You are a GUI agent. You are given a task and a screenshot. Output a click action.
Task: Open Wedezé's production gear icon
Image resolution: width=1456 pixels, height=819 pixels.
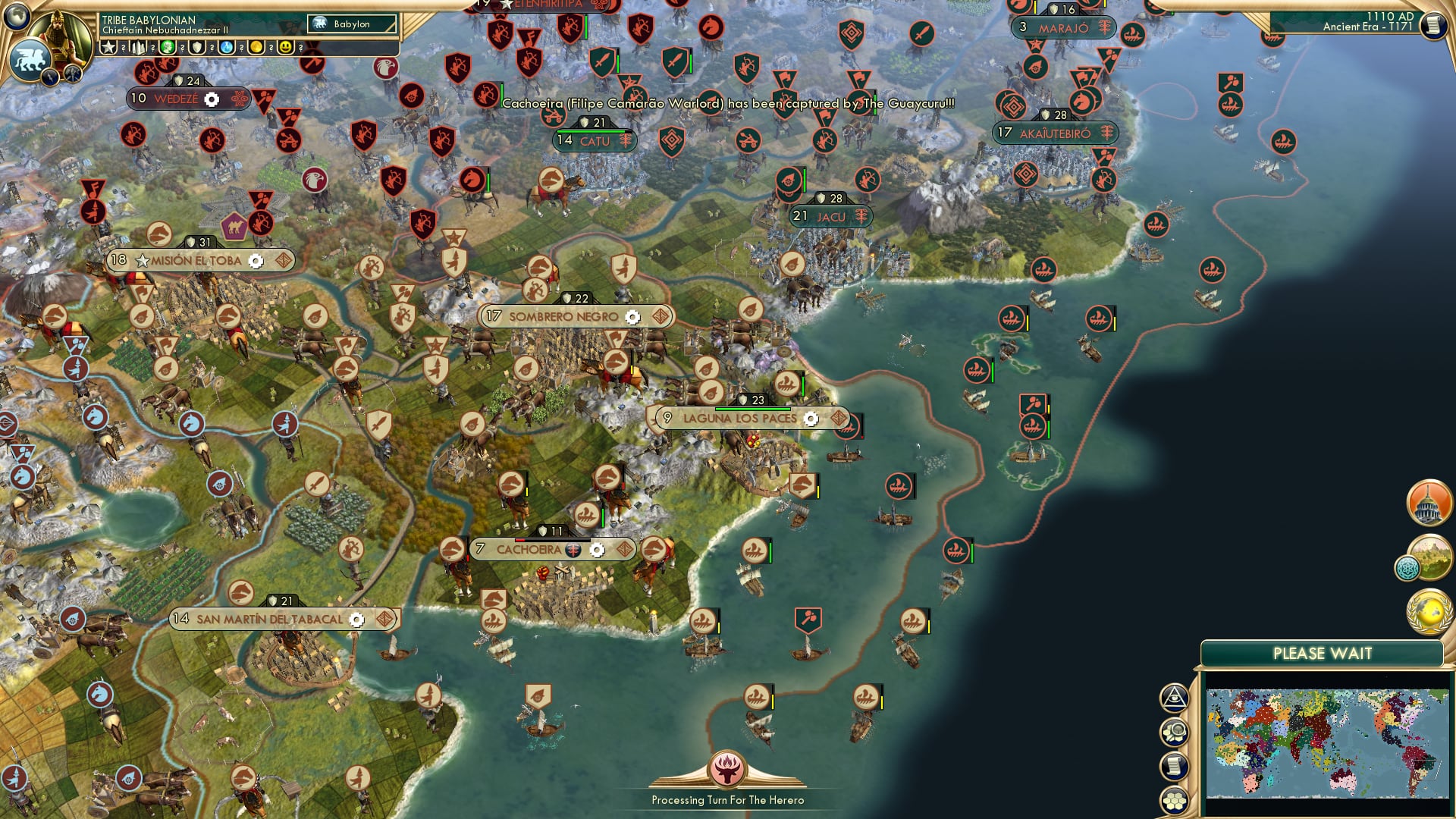pyautogui.click(x=210, y=99)
